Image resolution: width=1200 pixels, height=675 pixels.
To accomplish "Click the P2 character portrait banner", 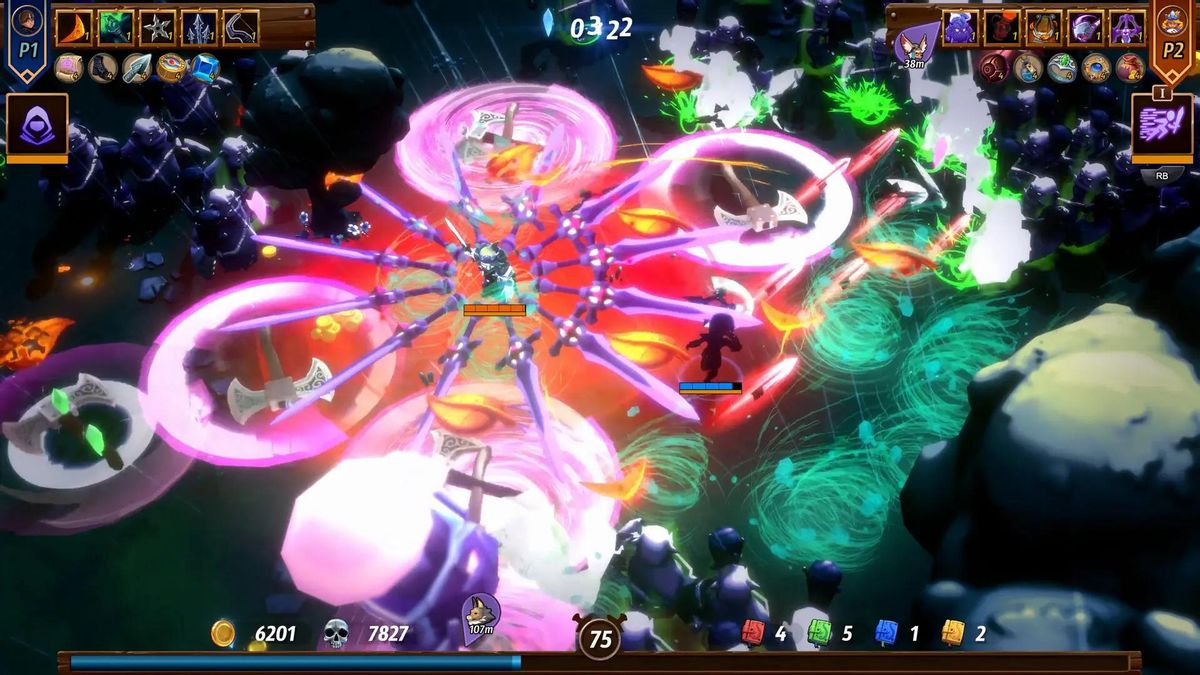I will click(x=1171, y=38).
